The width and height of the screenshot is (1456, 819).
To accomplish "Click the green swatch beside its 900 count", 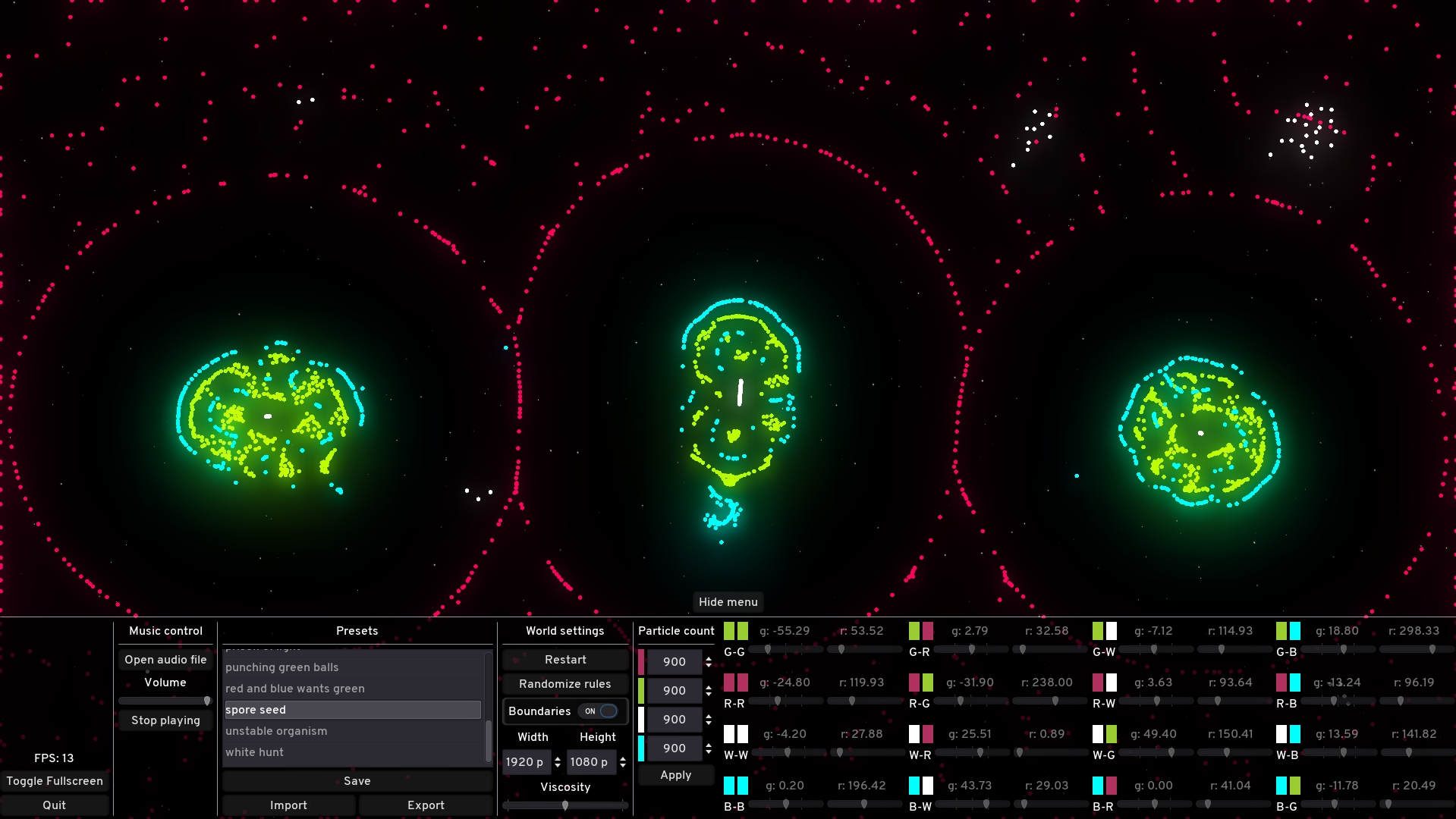I will [641, 690].
